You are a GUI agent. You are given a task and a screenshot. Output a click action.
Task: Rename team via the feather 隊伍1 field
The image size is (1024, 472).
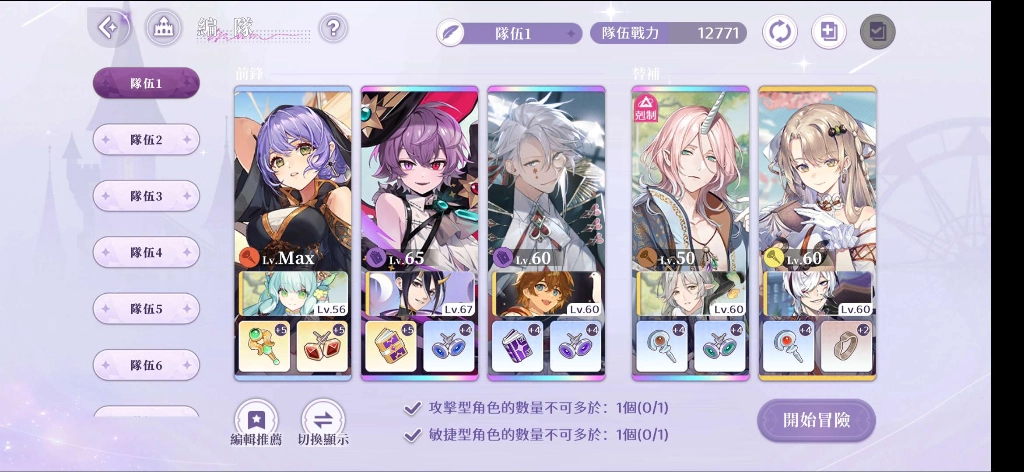509,33
